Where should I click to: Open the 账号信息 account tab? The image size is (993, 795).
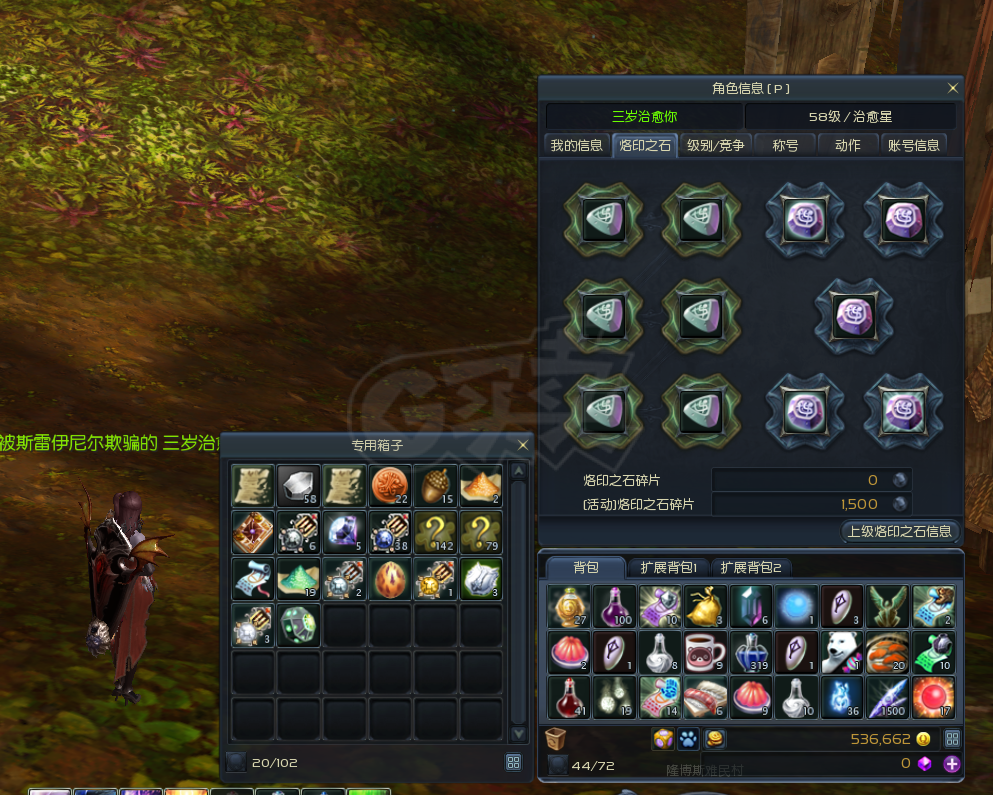tap(914, 145)
